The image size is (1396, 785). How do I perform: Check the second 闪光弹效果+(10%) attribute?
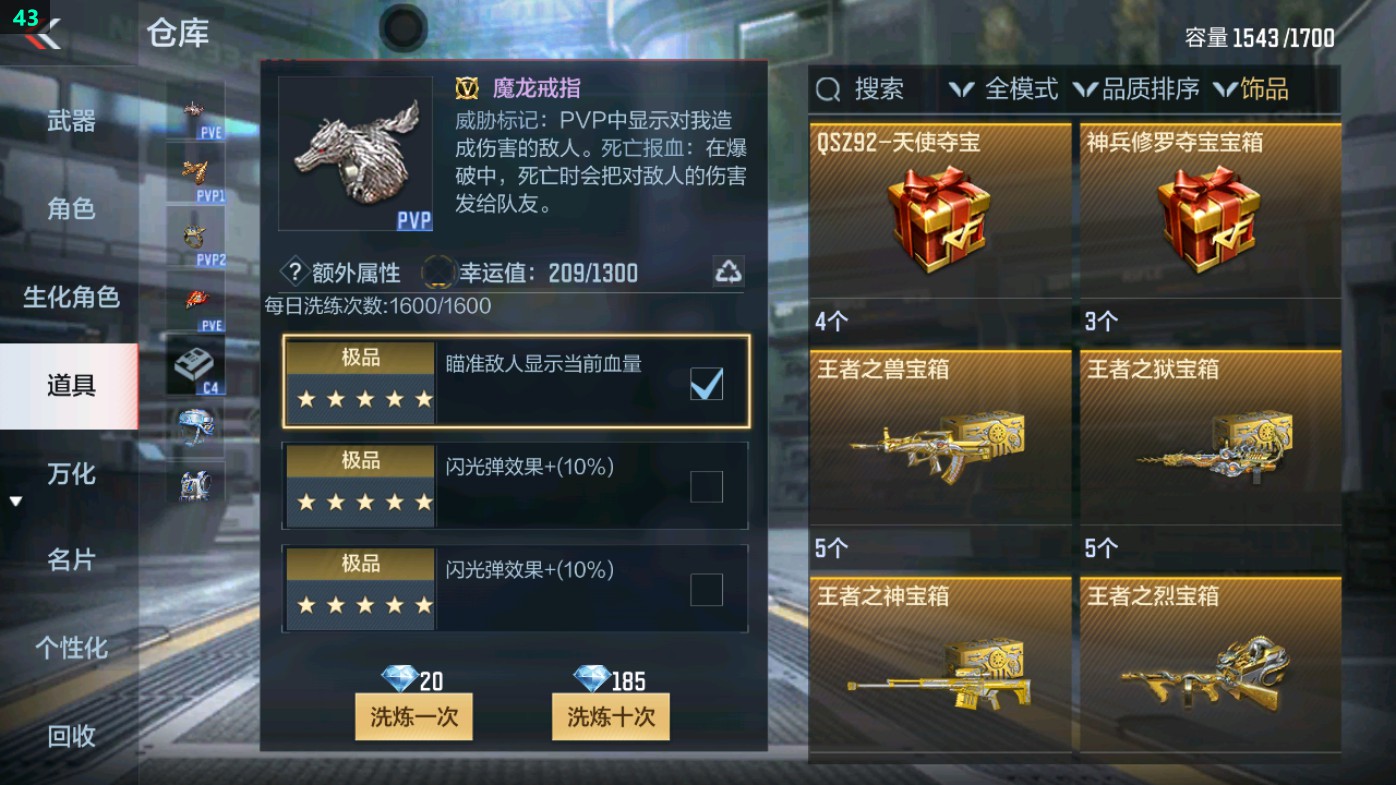coord(705,589)
